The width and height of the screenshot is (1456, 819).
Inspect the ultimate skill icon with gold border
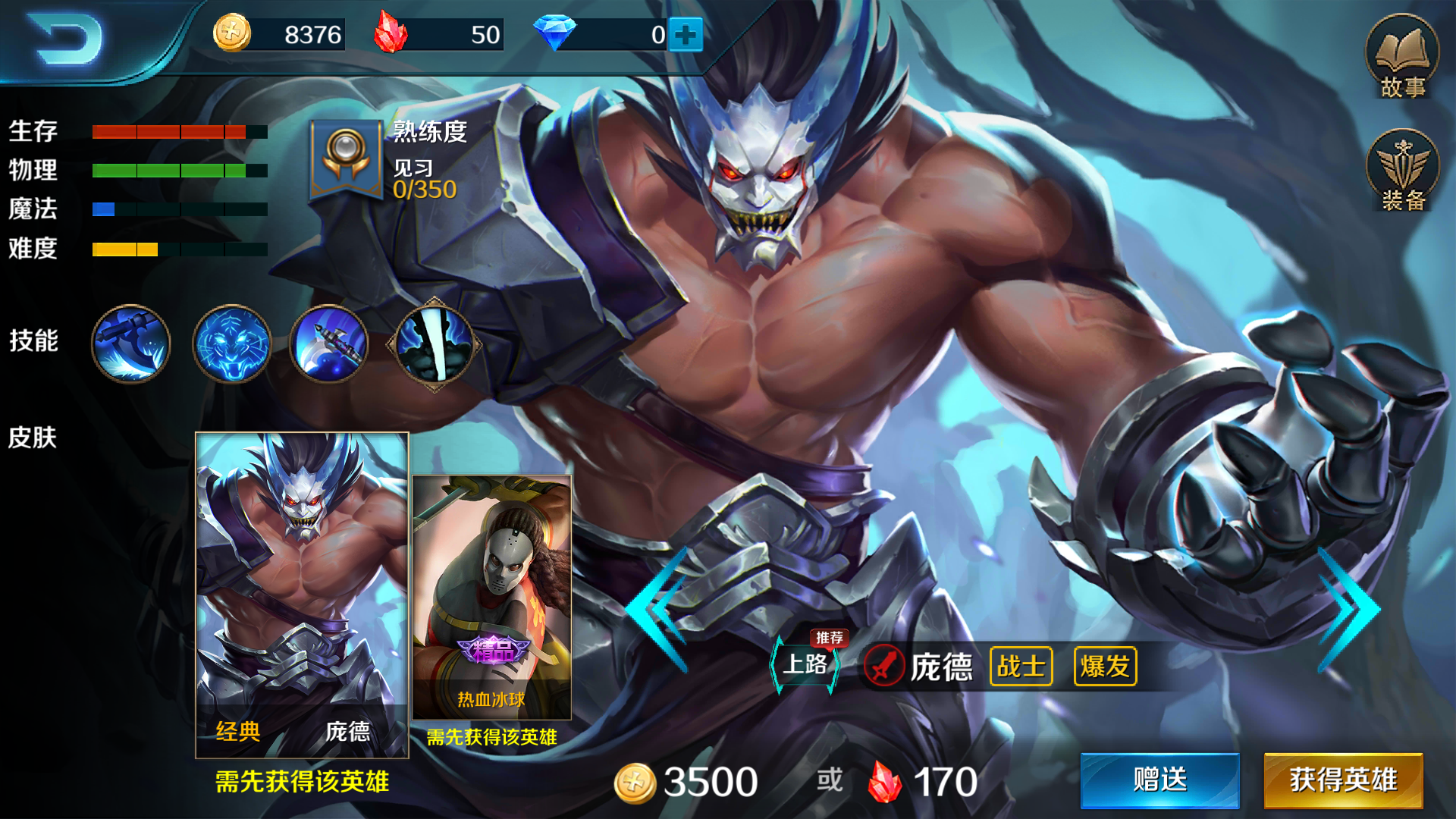432,345
